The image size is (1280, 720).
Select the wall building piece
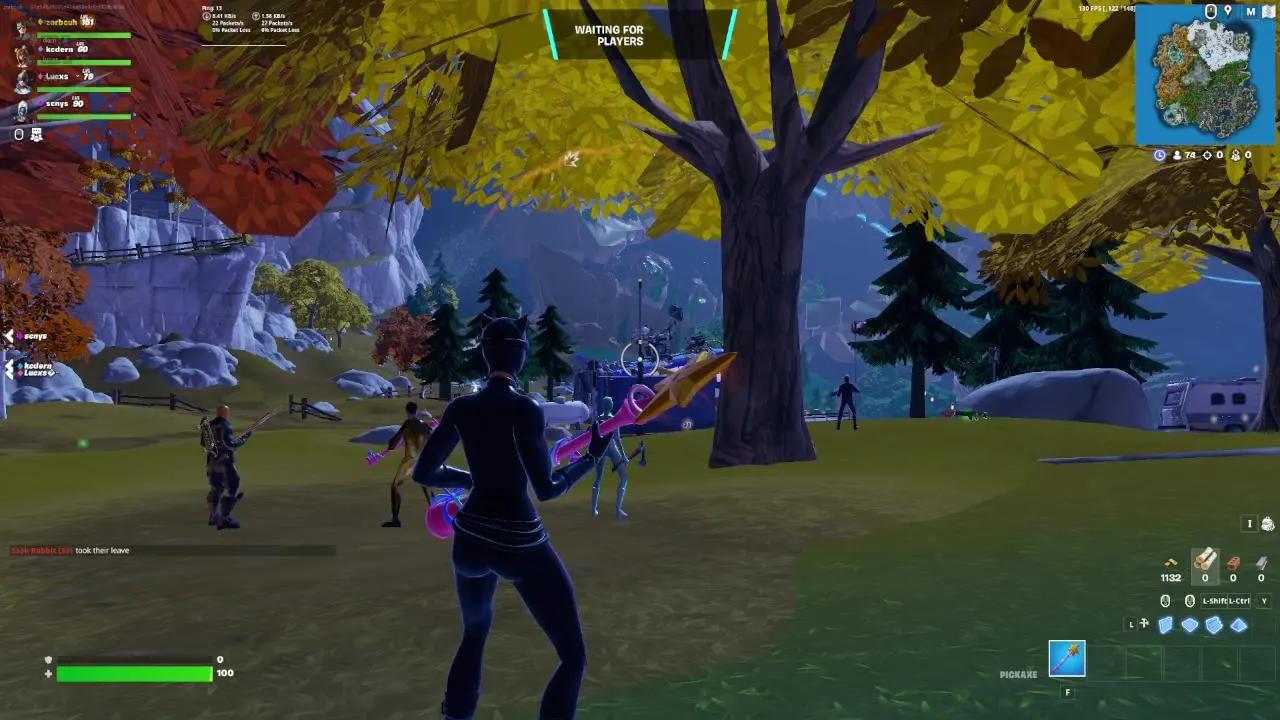click(x=1166, y=625)
